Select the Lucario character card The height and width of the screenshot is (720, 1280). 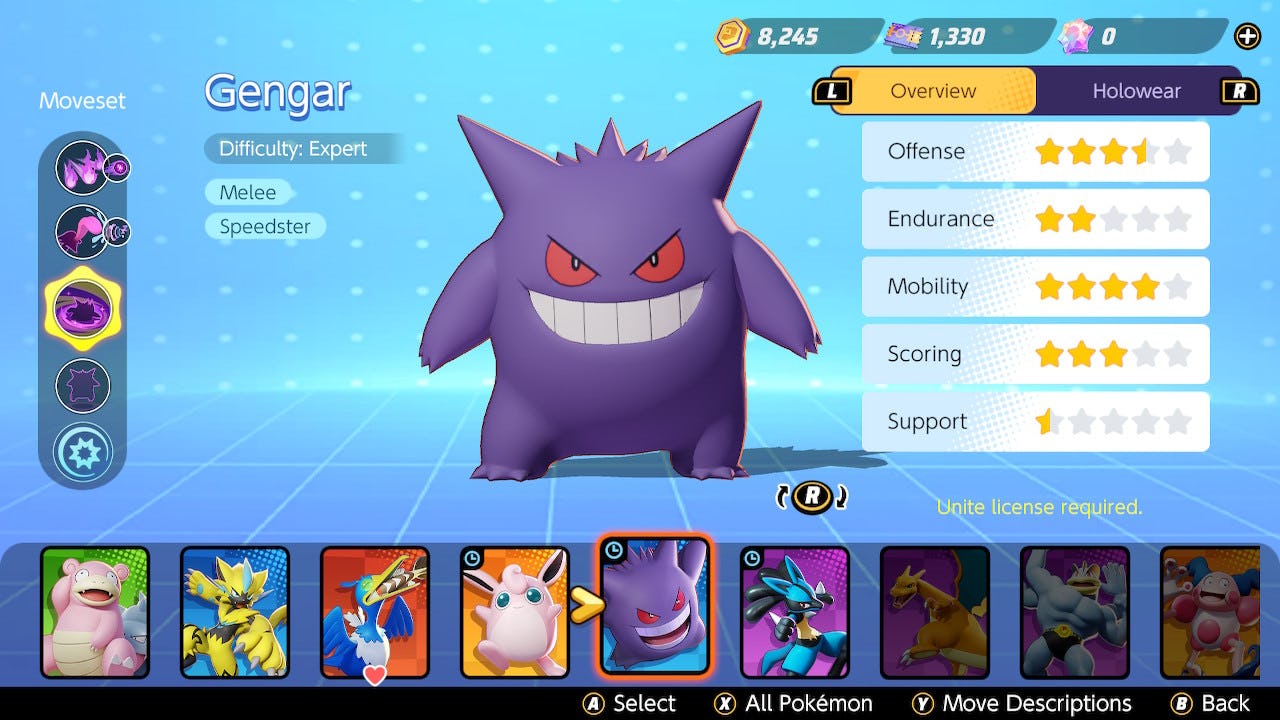pyautogui.click(x=795, y=611)
